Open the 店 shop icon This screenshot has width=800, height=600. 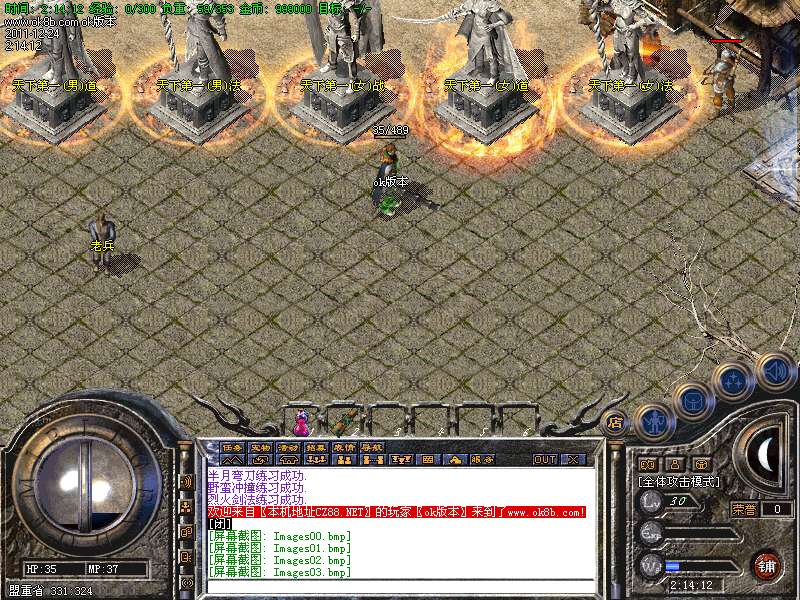[x=614, y=421]
